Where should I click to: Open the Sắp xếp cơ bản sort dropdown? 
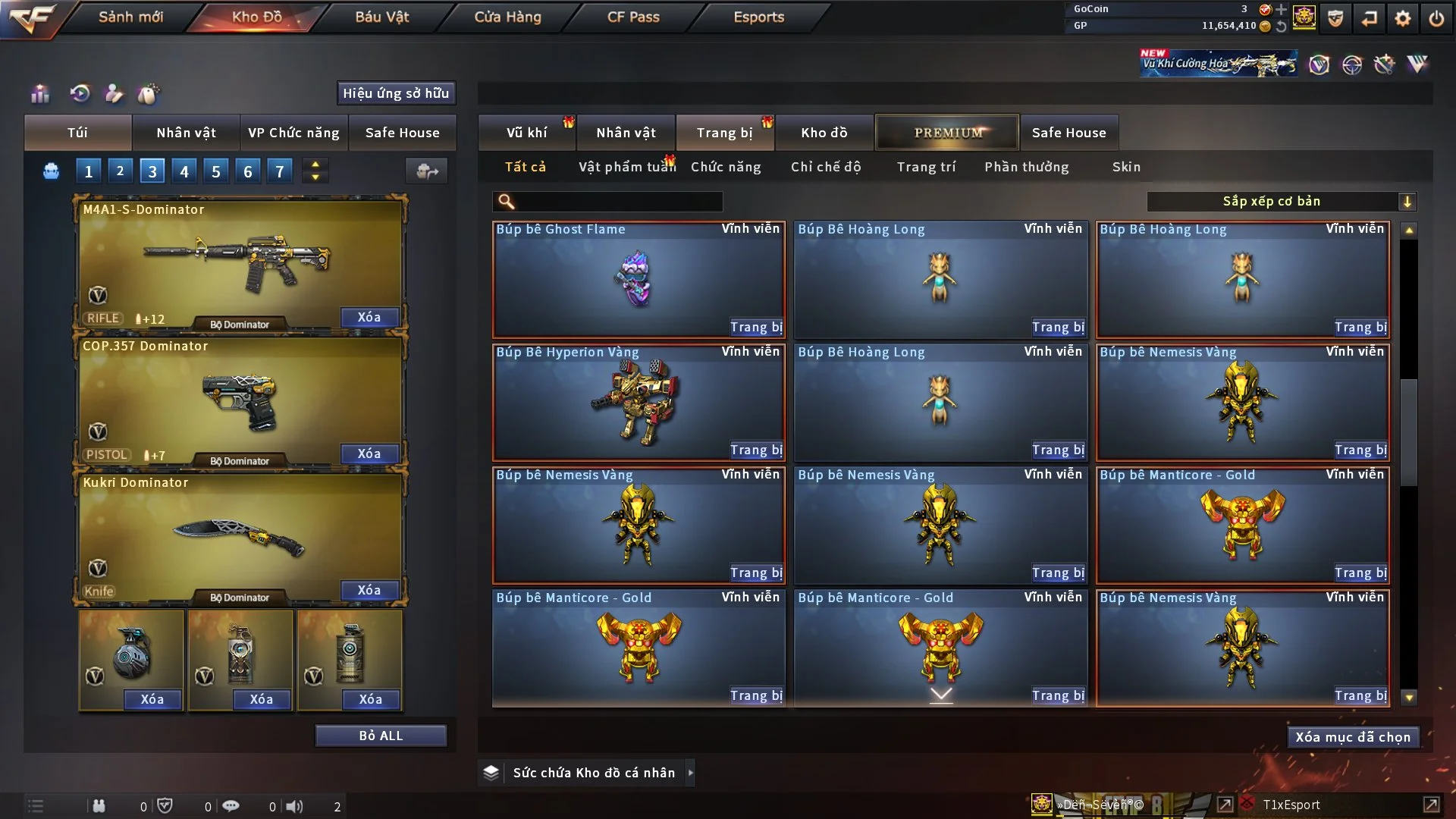[x=1281, y=202]
